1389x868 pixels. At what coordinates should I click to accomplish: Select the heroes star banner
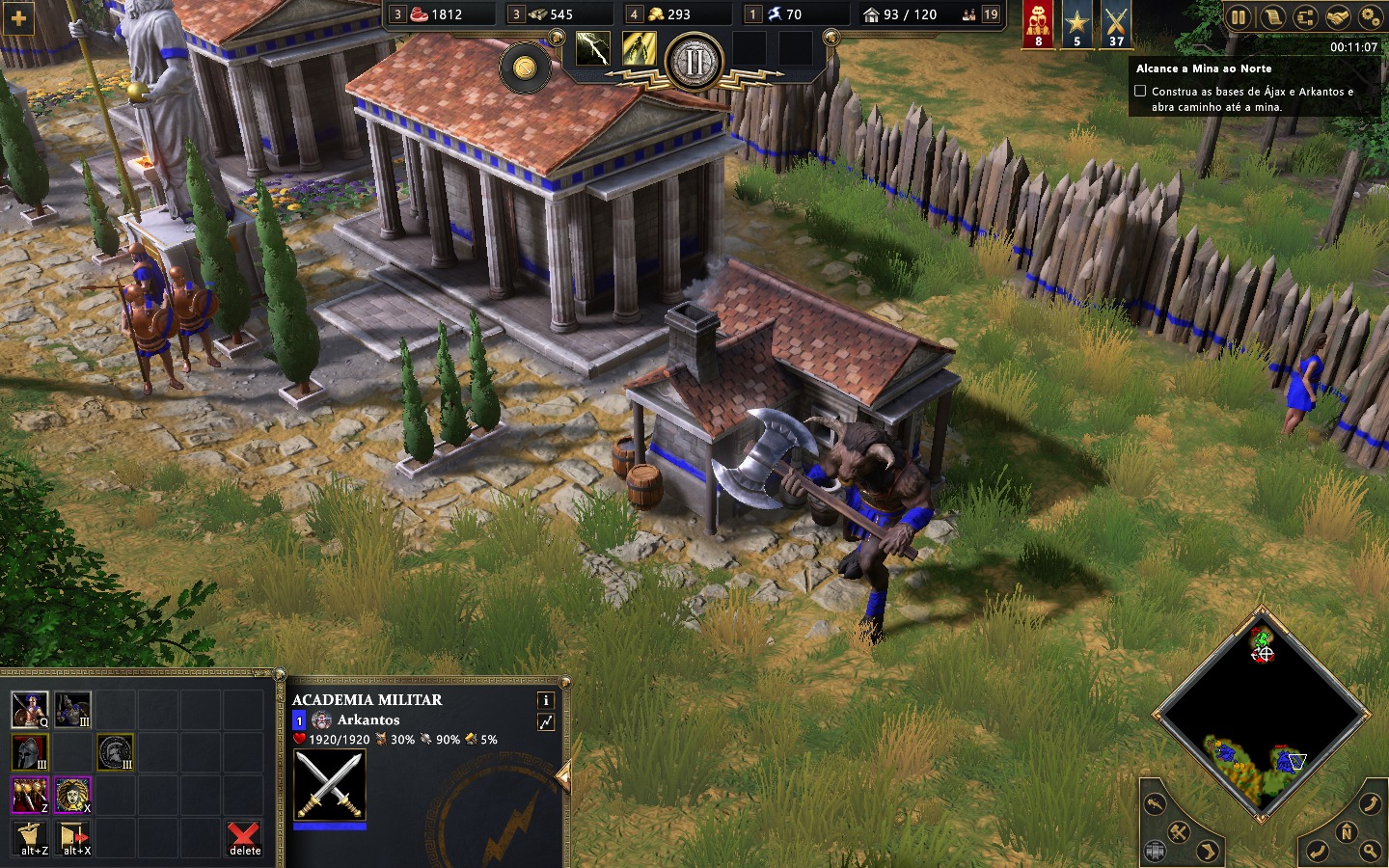point(1077,24)
